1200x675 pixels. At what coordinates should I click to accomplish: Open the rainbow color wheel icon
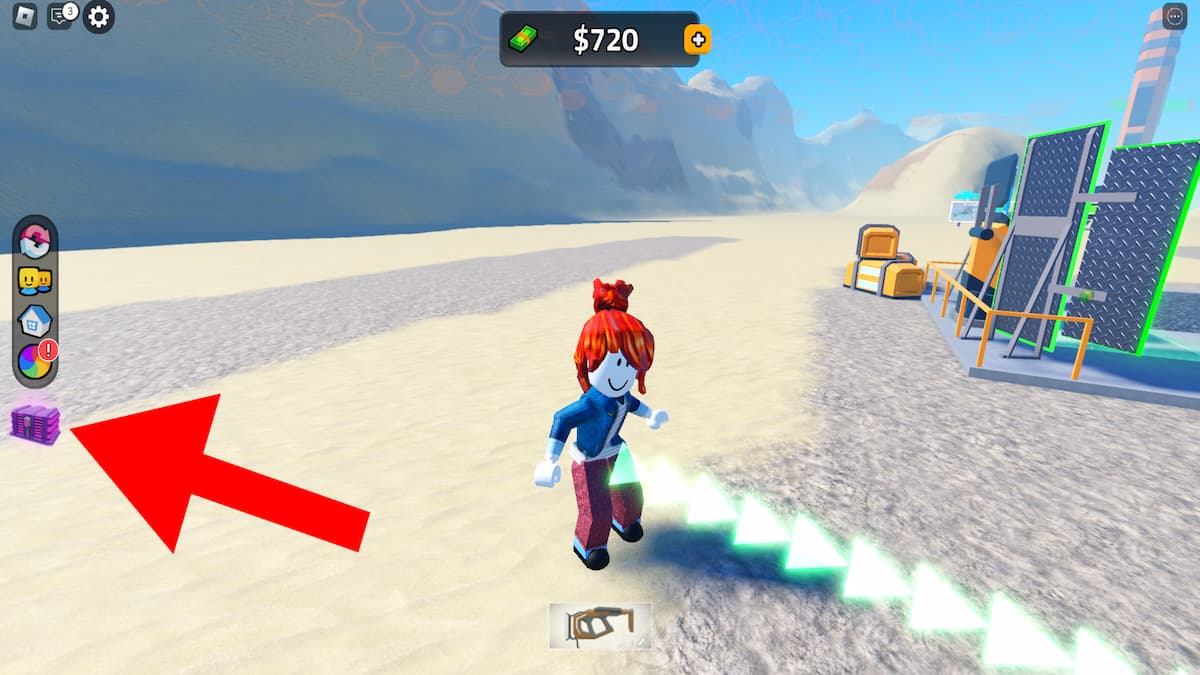click(35, 360)
